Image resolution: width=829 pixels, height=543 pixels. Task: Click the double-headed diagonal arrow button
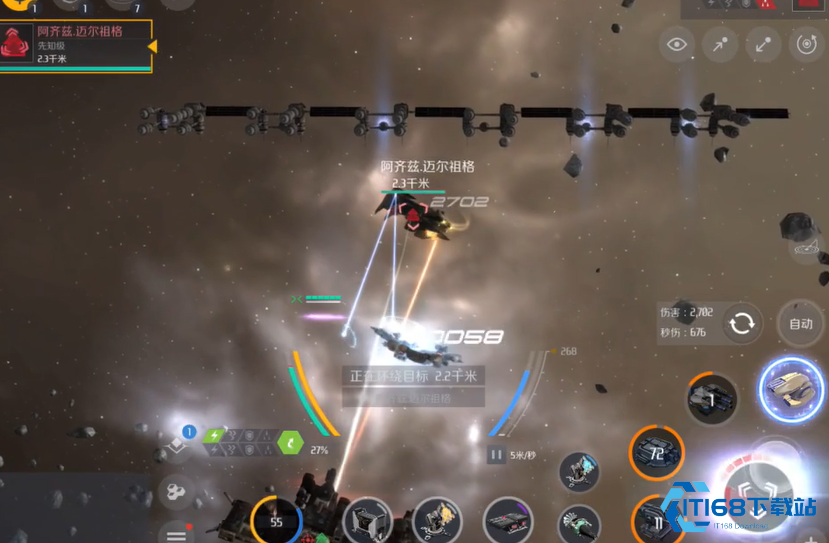pyautogui.click(x=763, y=44)
